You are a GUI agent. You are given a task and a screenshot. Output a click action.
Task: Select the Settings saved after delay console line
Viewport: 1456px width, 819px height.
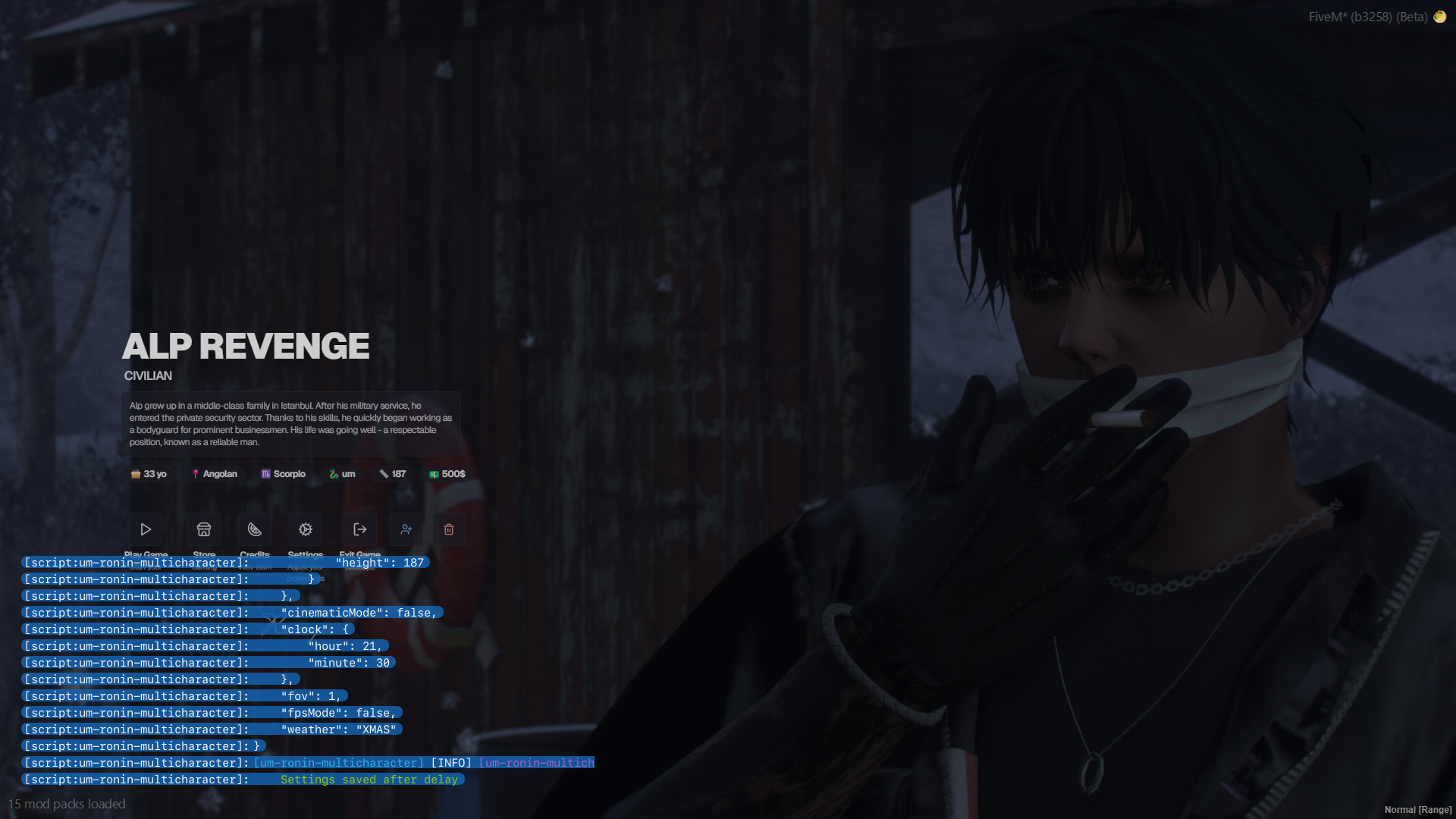(369, 779)
